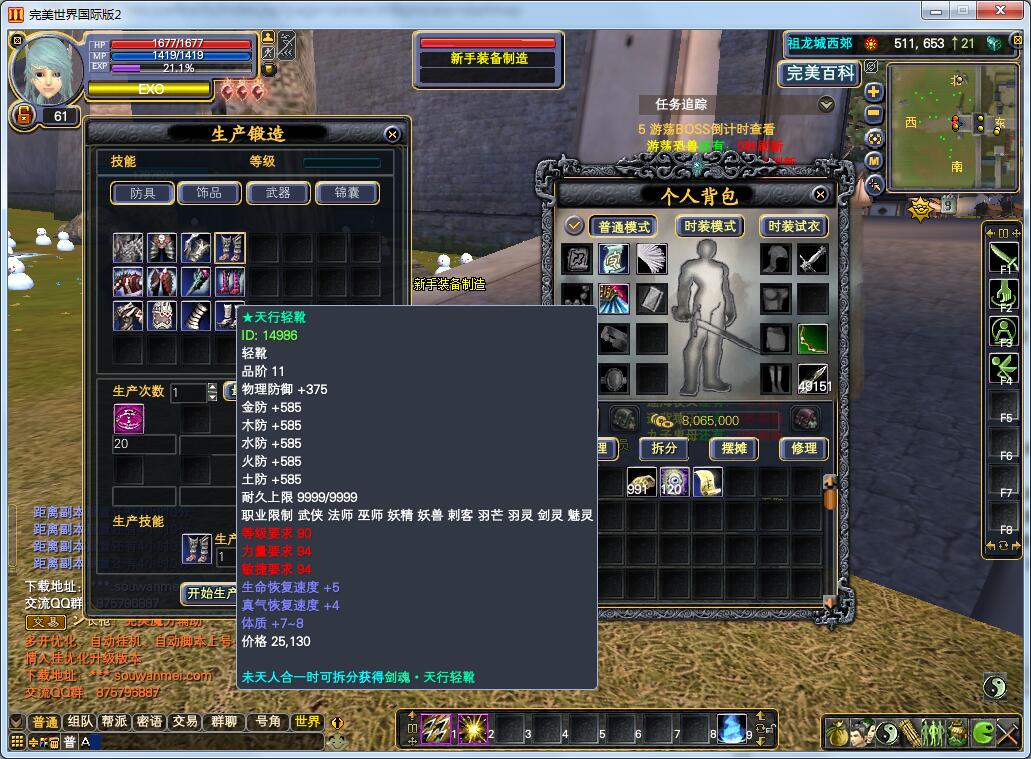1031x759 pixels.
Task: Select the 饰品 accessories tab
Action: pyautogui.click(x=209, y=193)
